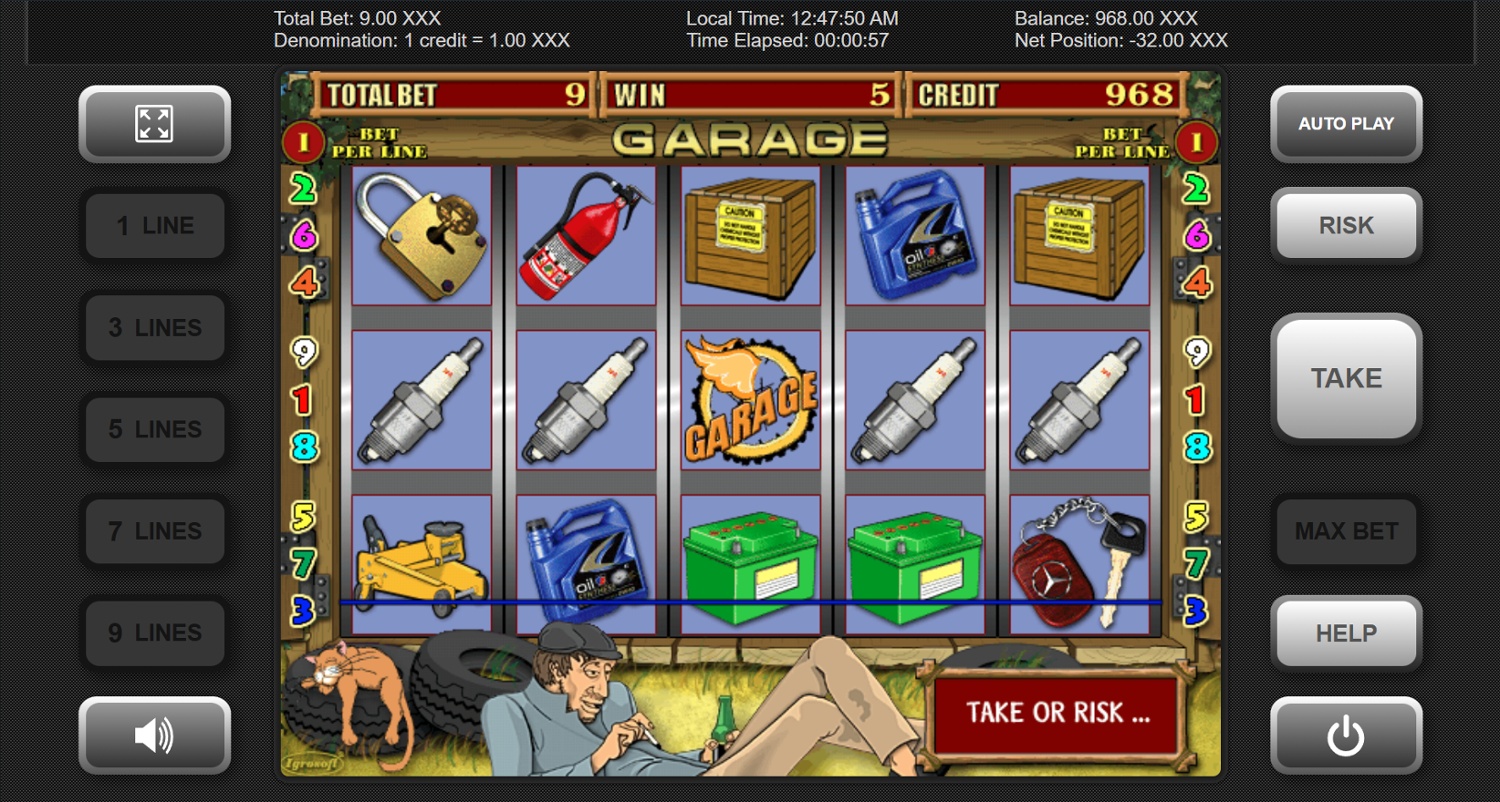
Task: Select the 1 LINE bet option
Action: pos(155,226)
